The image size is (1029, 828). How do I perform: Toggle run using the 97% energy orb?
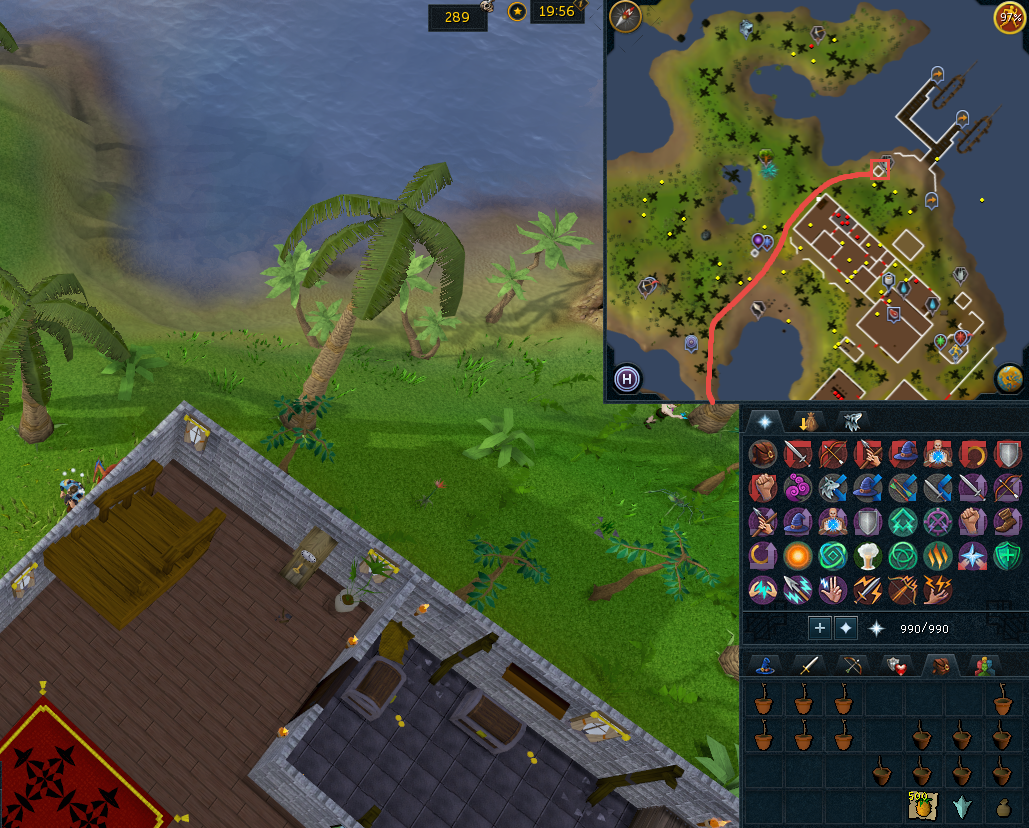1008,17
